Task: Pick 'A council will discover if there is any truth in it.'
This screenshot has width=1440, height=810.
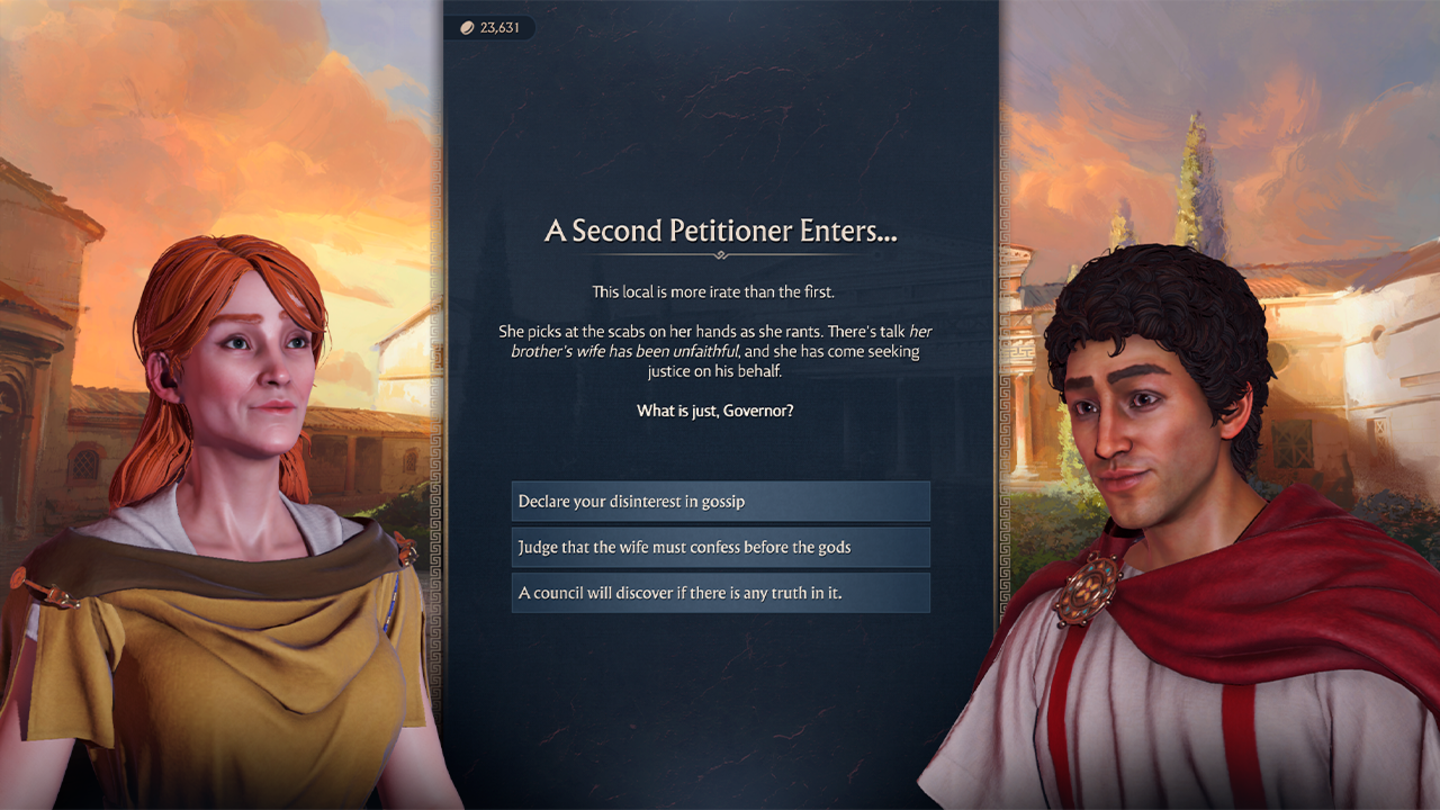Action: 720,594
